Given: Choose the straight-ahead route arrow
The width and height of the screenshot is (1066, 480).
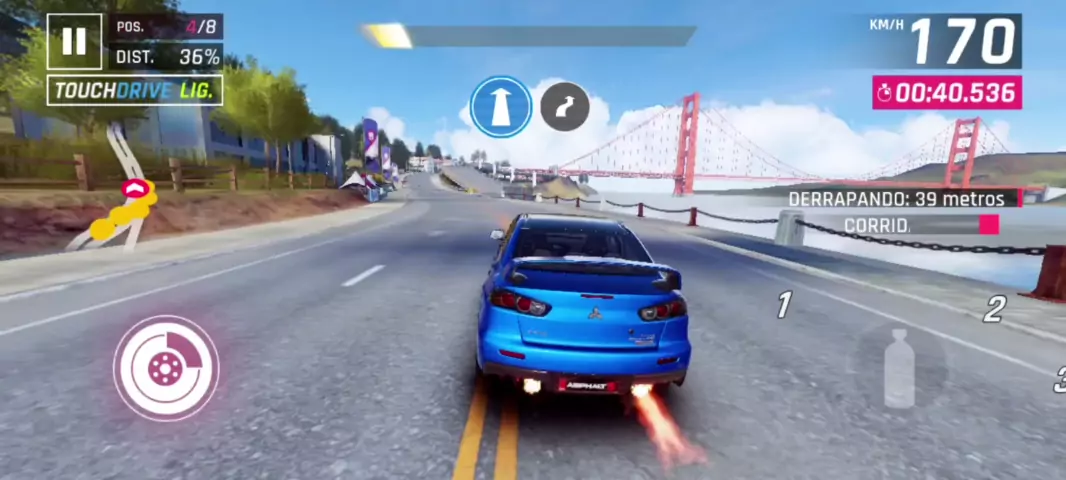Looking at the screenshot, I should (500, 107).
